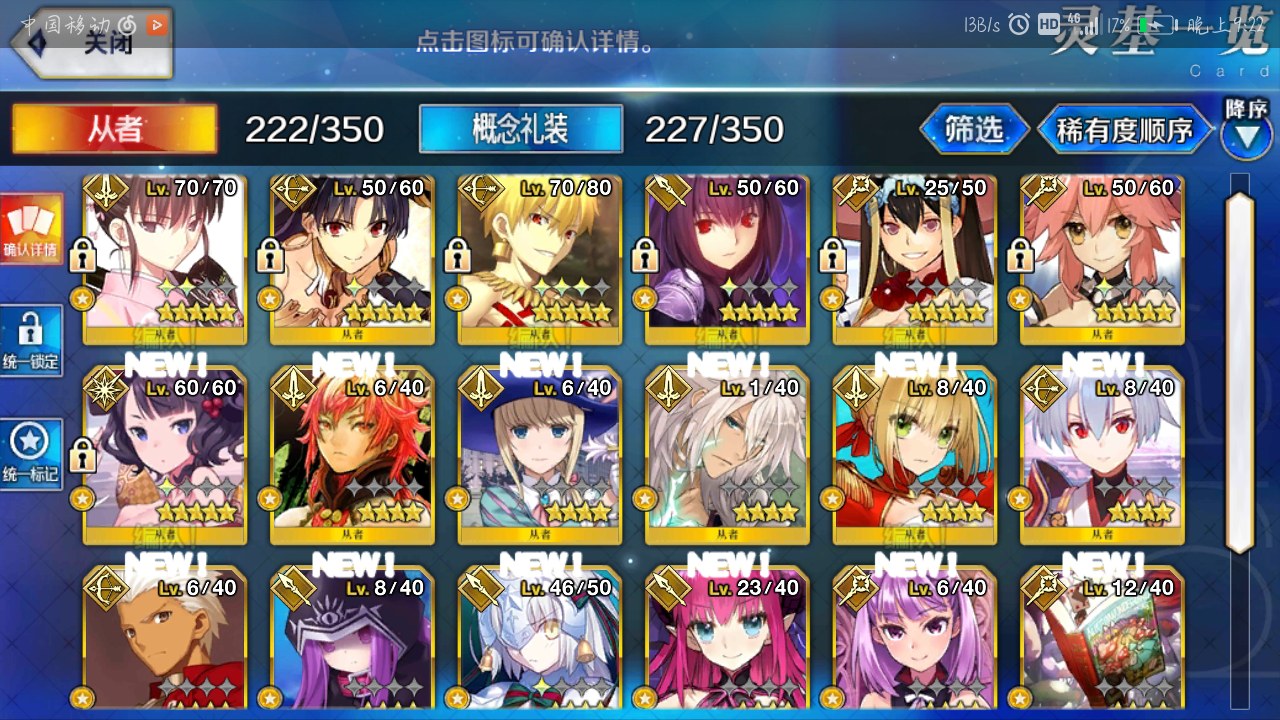Activate the 统一锁定 lock mode
This screenshot has height=720, width=1280.
[31, 341]
